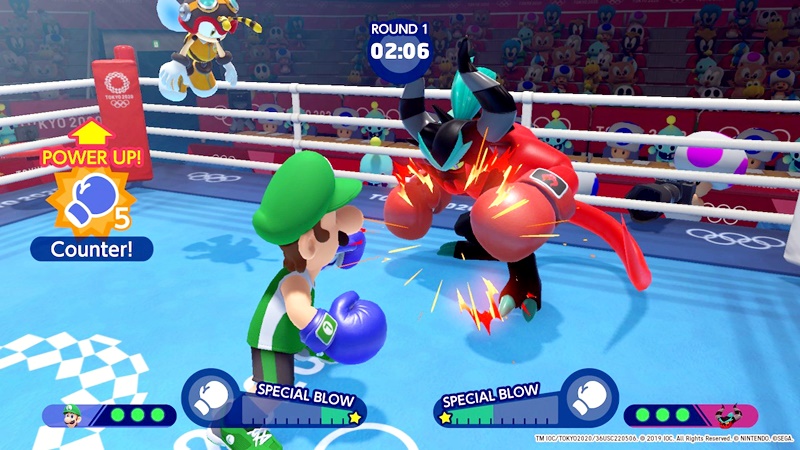The width and height of the screenshot is (800, 450).
Task: Select the Counter! label
Action: pos(91,247)
